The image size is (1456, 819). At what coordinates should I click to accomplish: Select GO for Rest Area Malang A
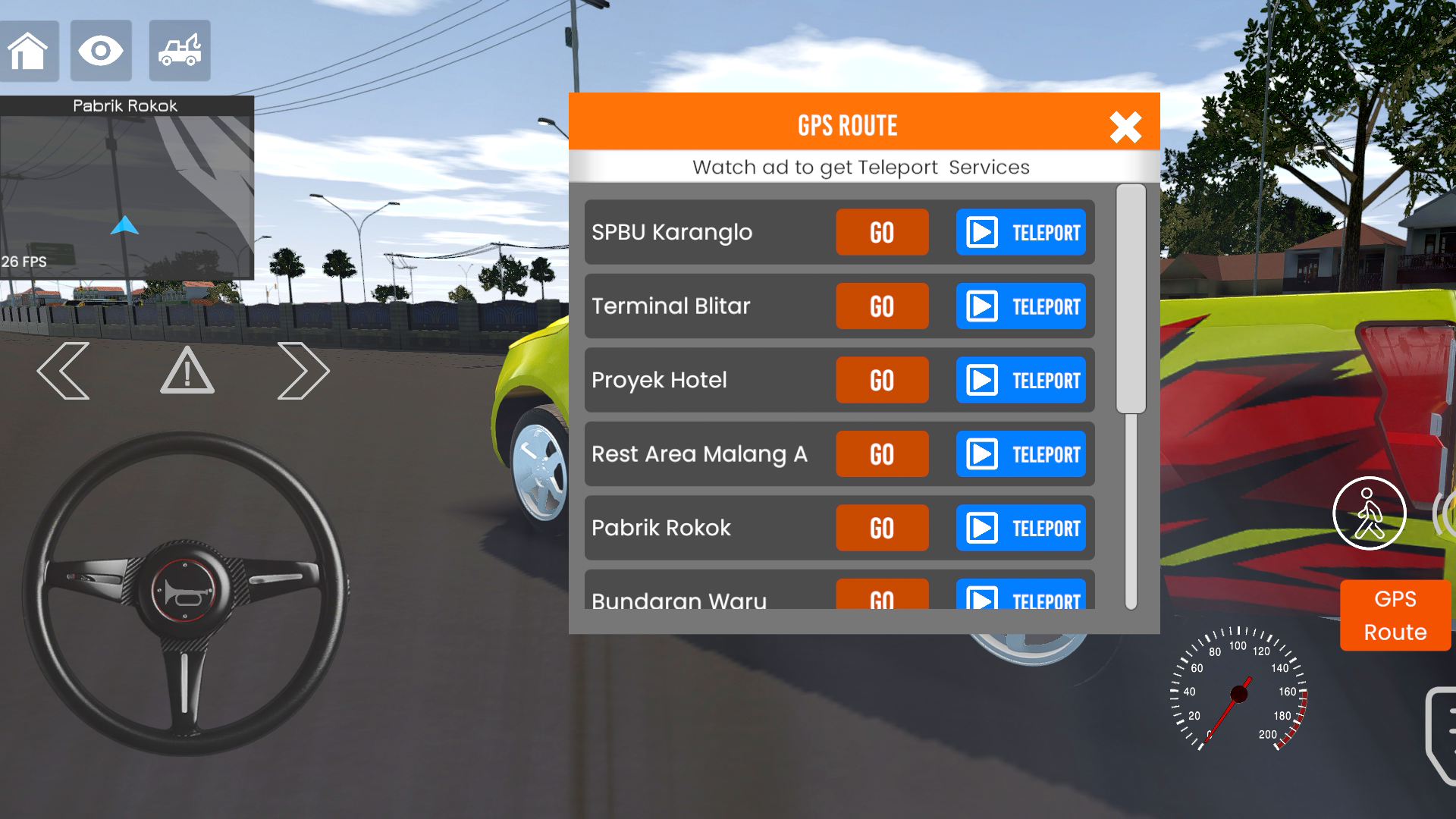[881, 453]
